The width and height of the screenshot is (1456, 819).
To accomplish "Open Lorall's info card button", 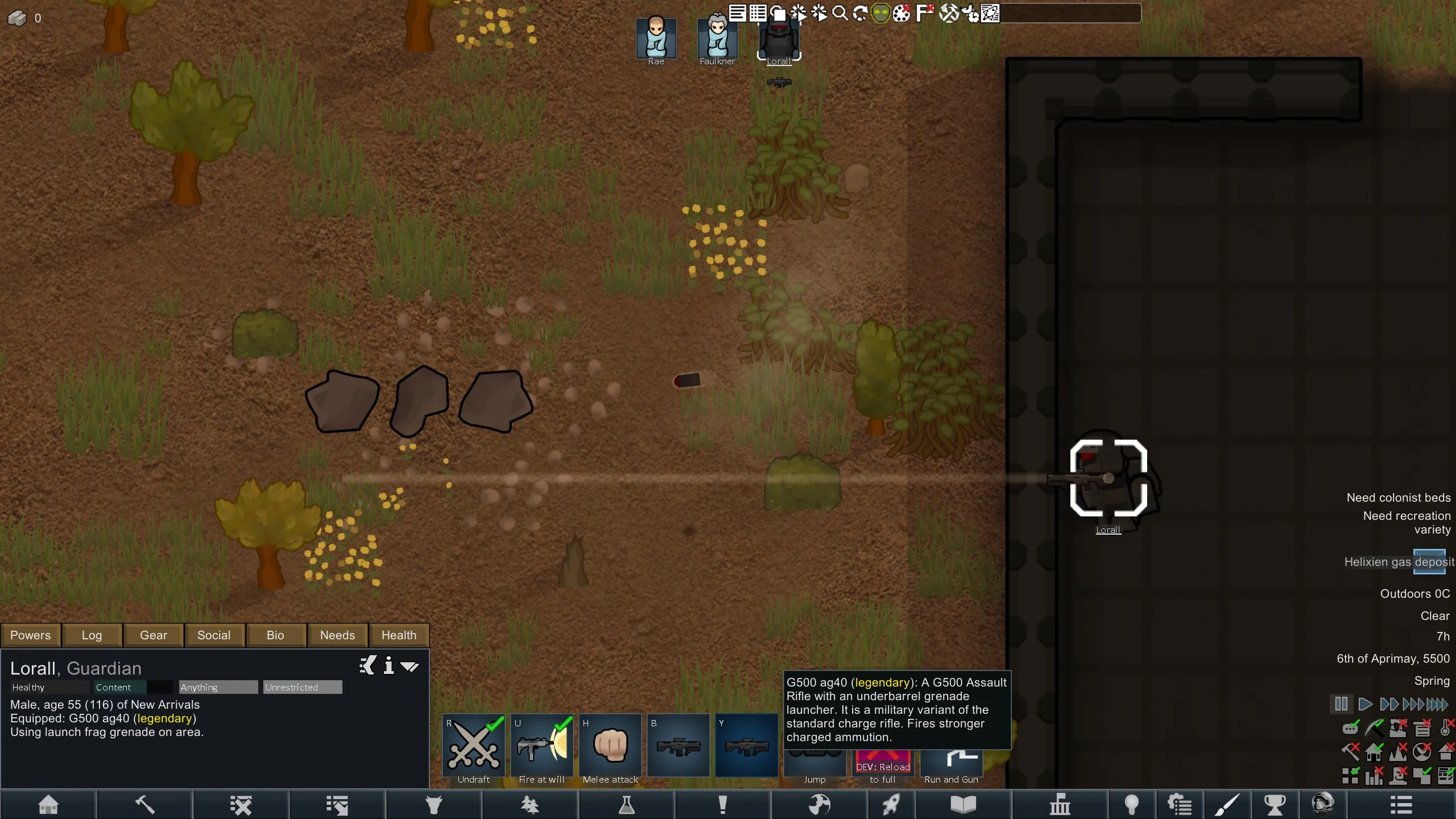I will (x=388, y=665).
